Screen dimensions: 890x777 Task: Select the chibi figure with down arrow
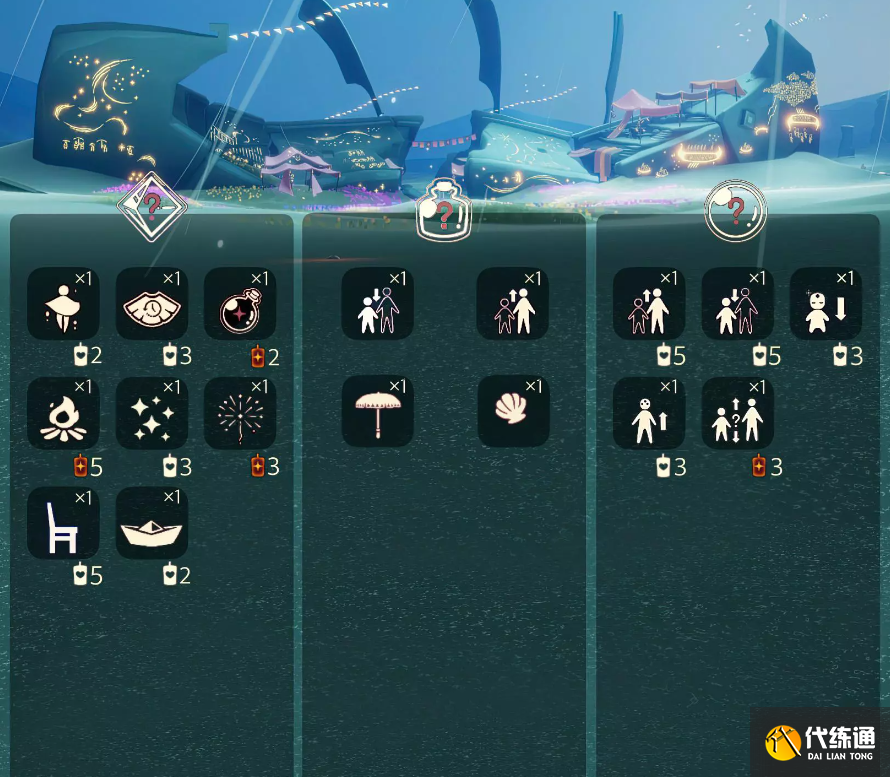pos(826,304)
